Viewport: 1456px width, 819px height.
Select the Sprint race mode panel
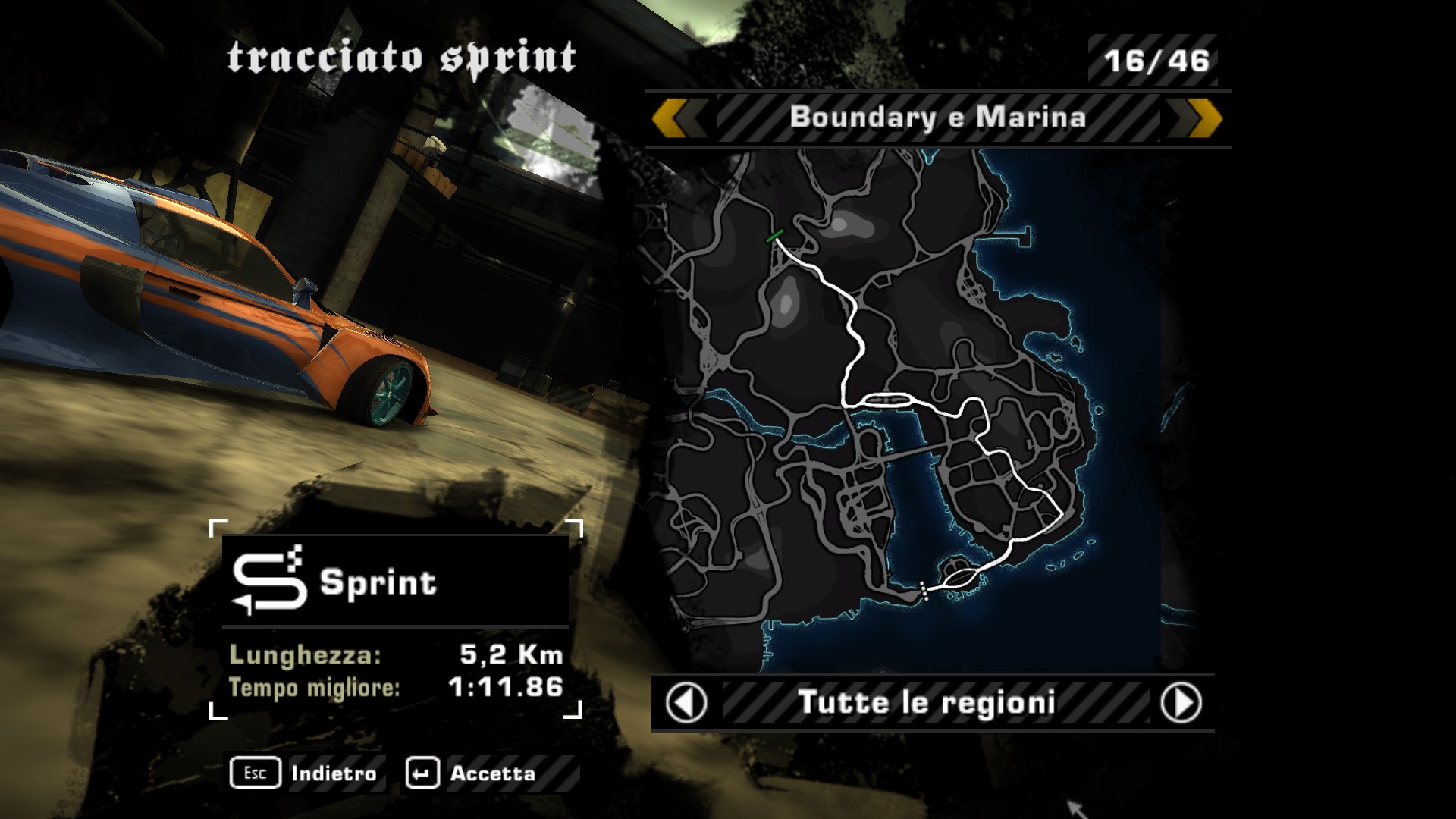click(395, 582)
